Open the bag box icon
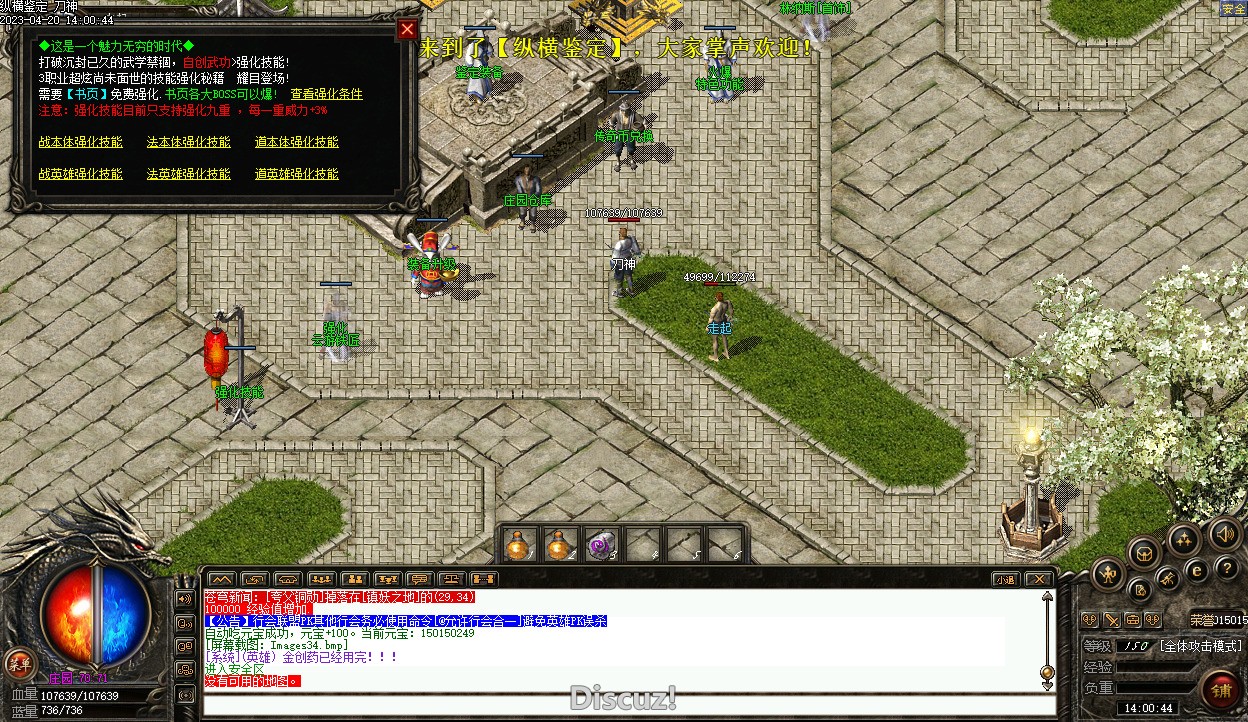This screenshot has width=1248, height=722. (1144, 551)
